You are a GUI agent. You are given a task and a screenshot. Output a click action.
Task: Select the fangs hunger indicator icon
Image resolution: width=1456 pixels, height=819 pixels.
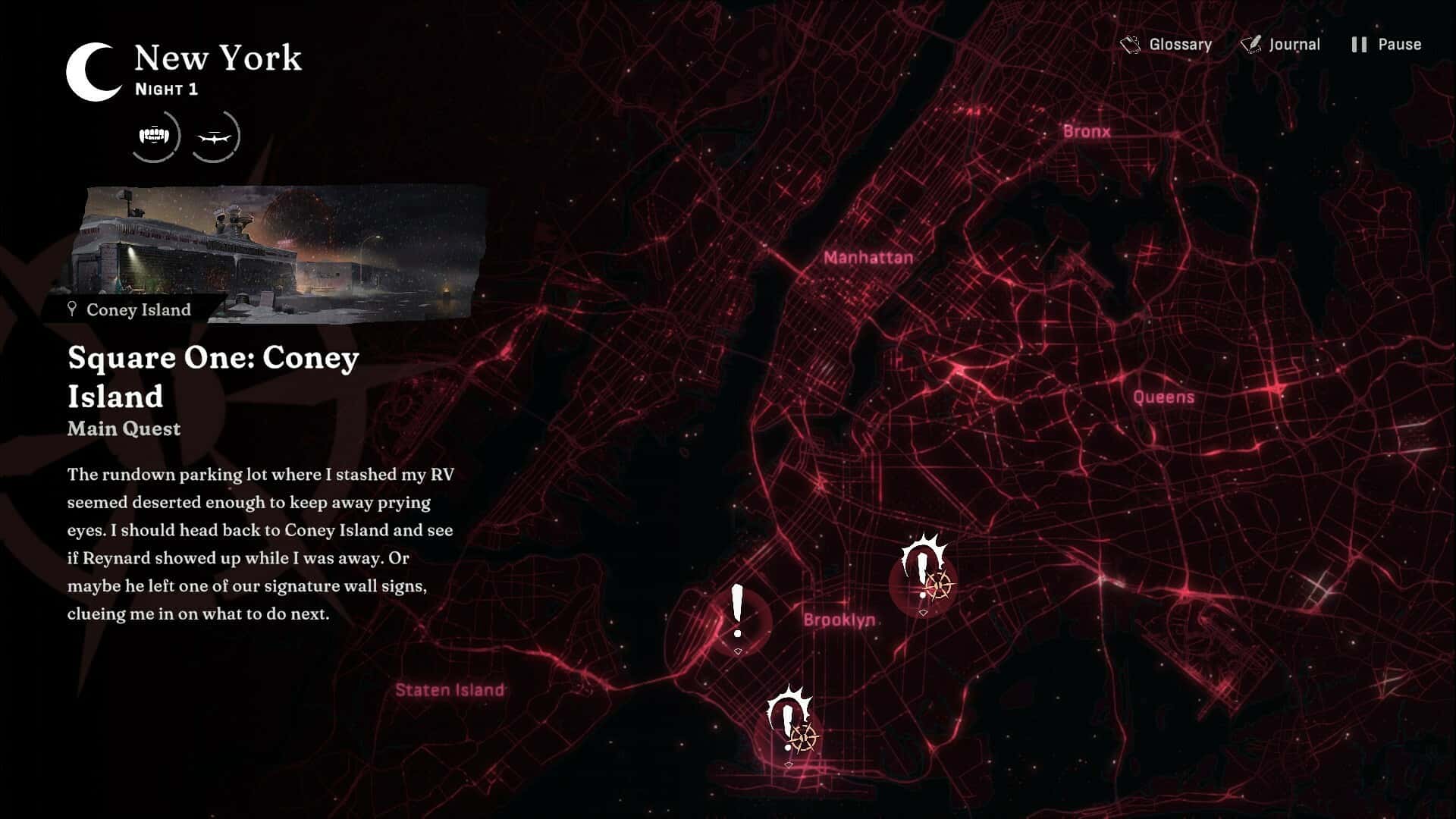154,135
